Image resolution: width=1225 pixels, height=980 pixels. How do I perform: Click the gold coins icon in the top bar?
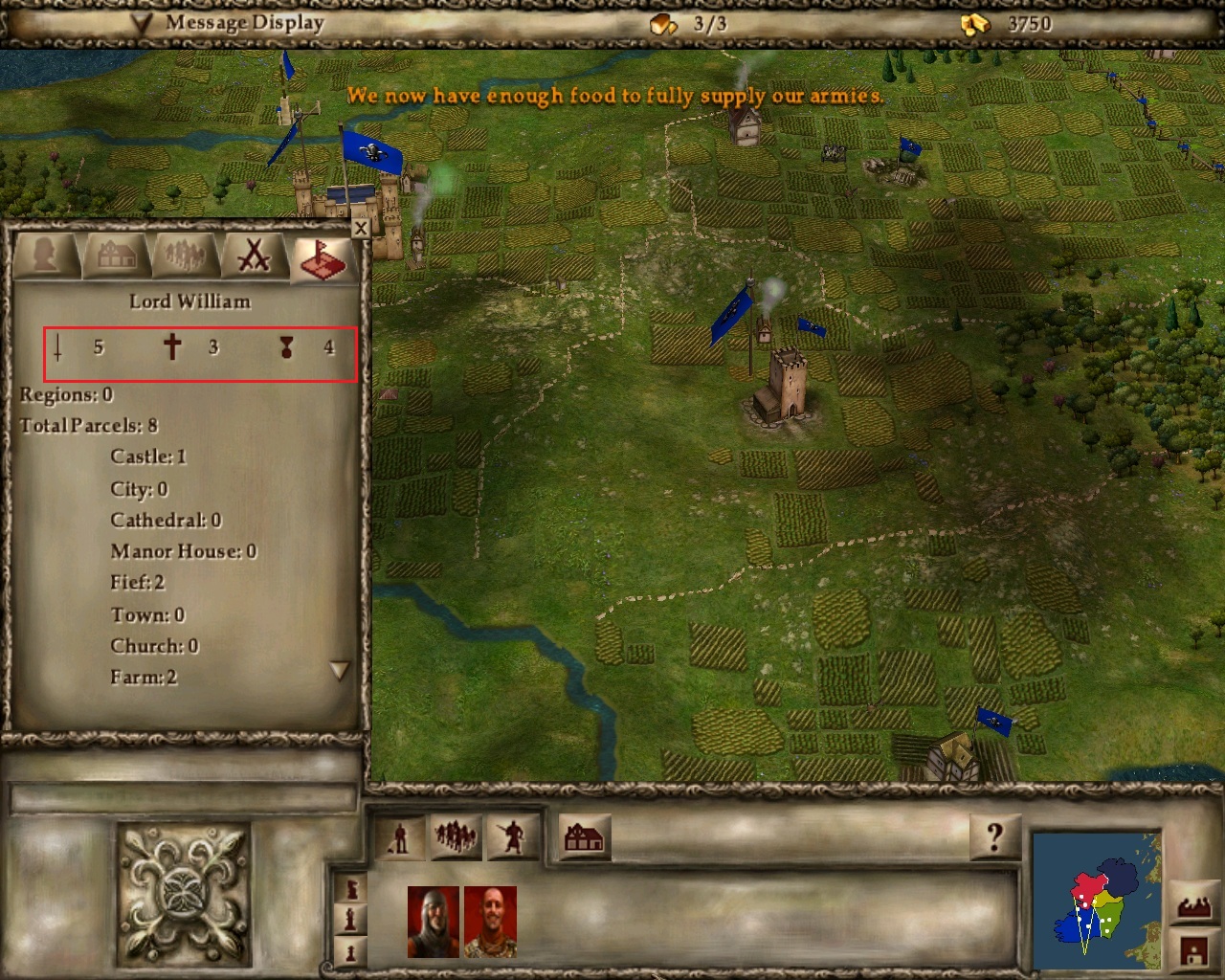975,23
